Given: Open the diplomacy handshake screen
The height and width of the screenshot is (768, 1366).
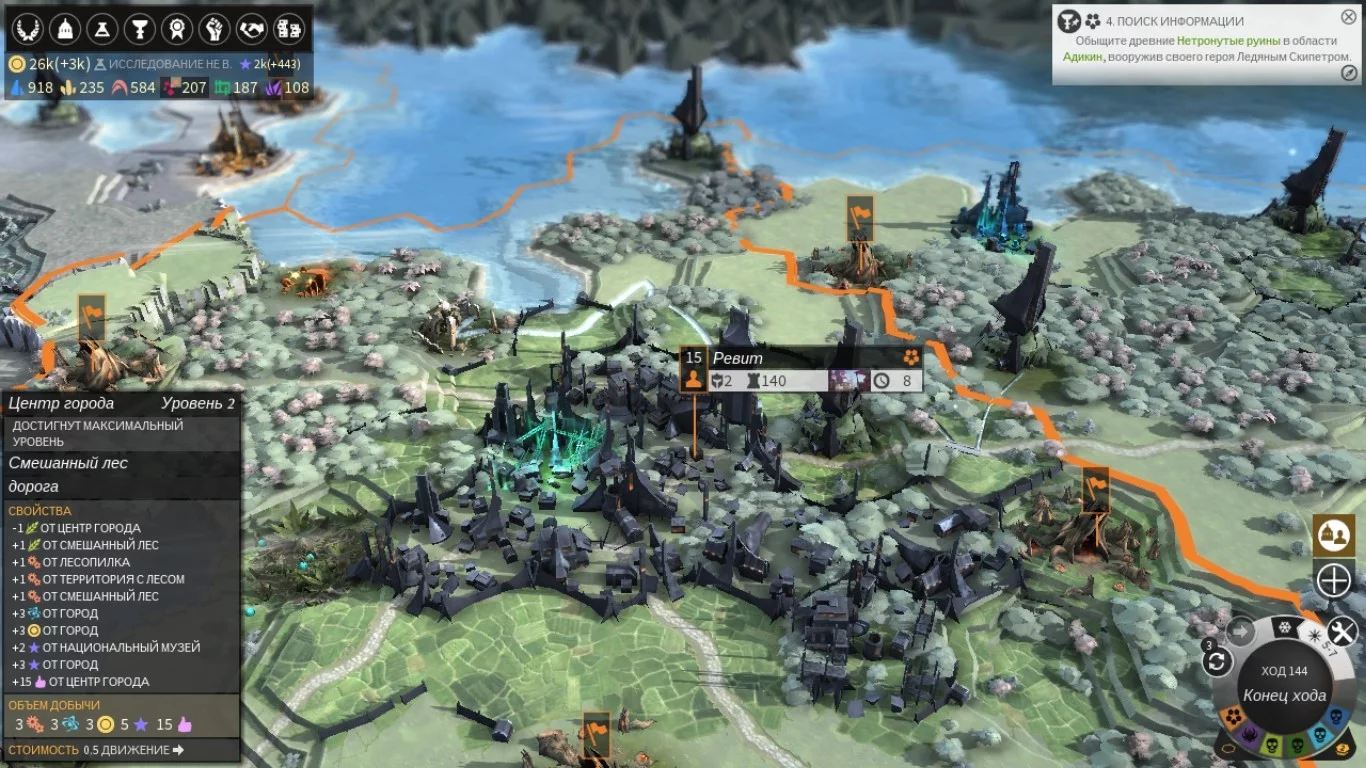Looking at the screenshot, I should [251, 29].
